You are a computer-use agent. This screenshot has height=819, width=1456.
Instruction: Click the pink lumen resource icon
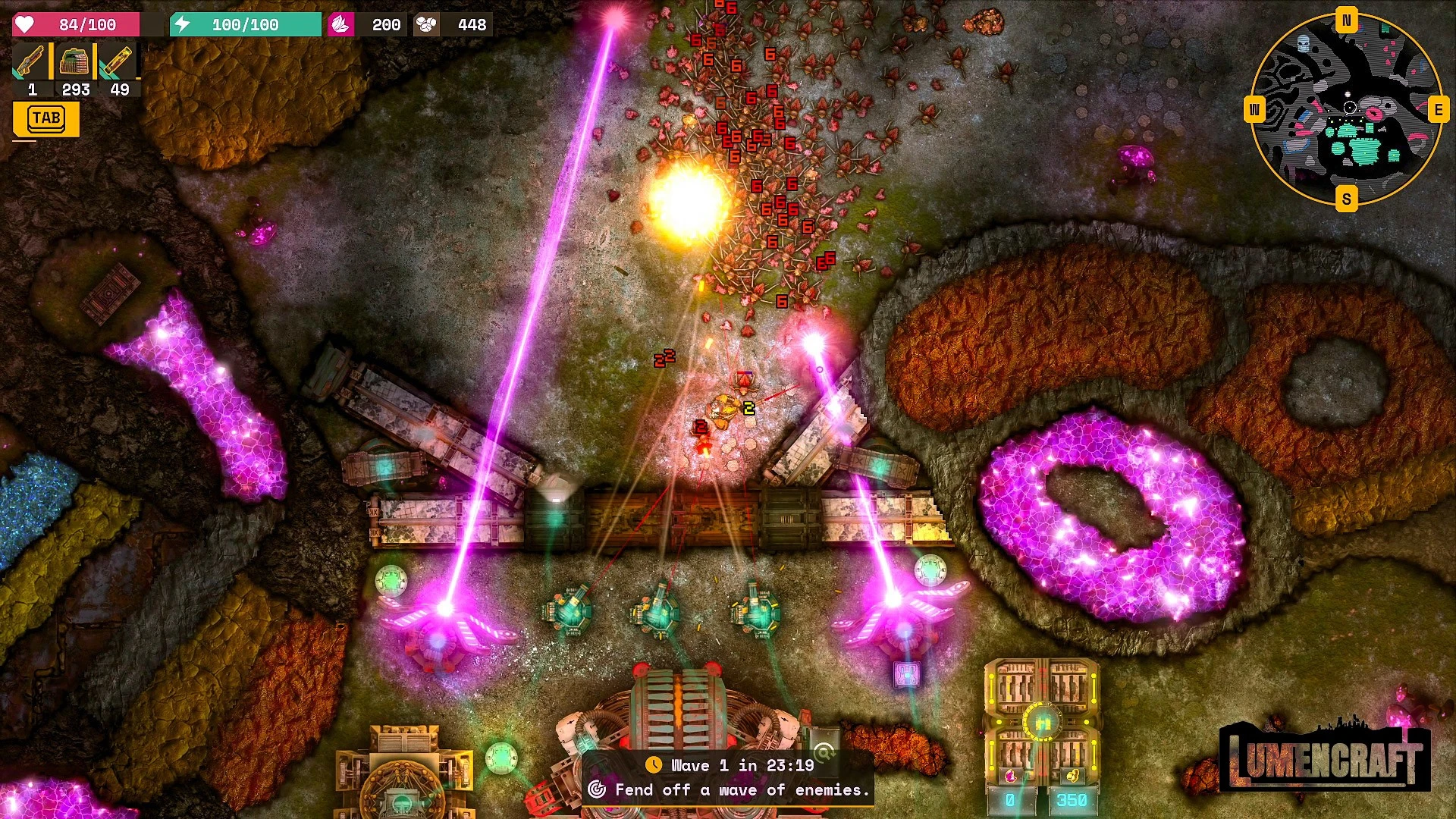340,25
